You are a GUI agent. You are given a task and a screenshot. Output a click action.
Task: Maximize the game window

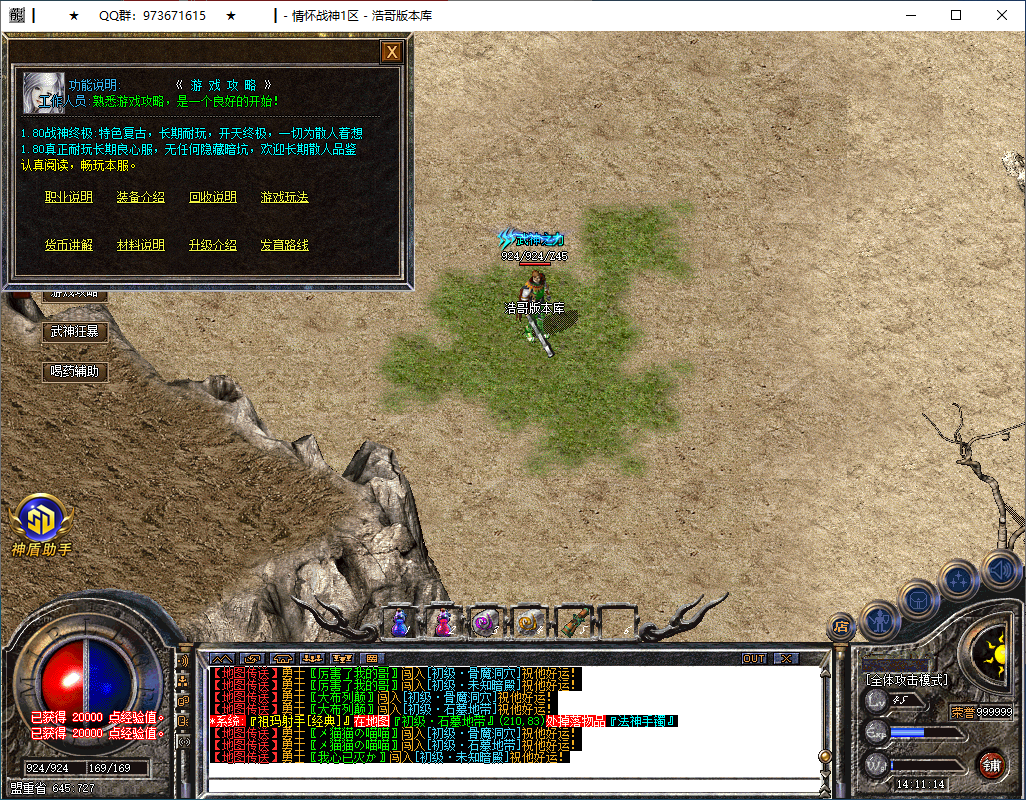956,15
